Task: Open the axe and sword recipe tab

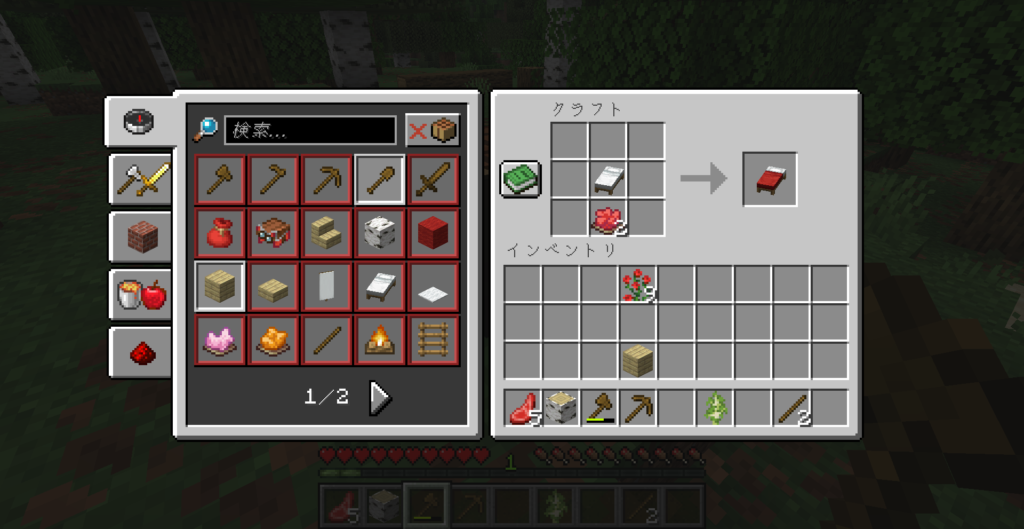Action: coord(141,180)
